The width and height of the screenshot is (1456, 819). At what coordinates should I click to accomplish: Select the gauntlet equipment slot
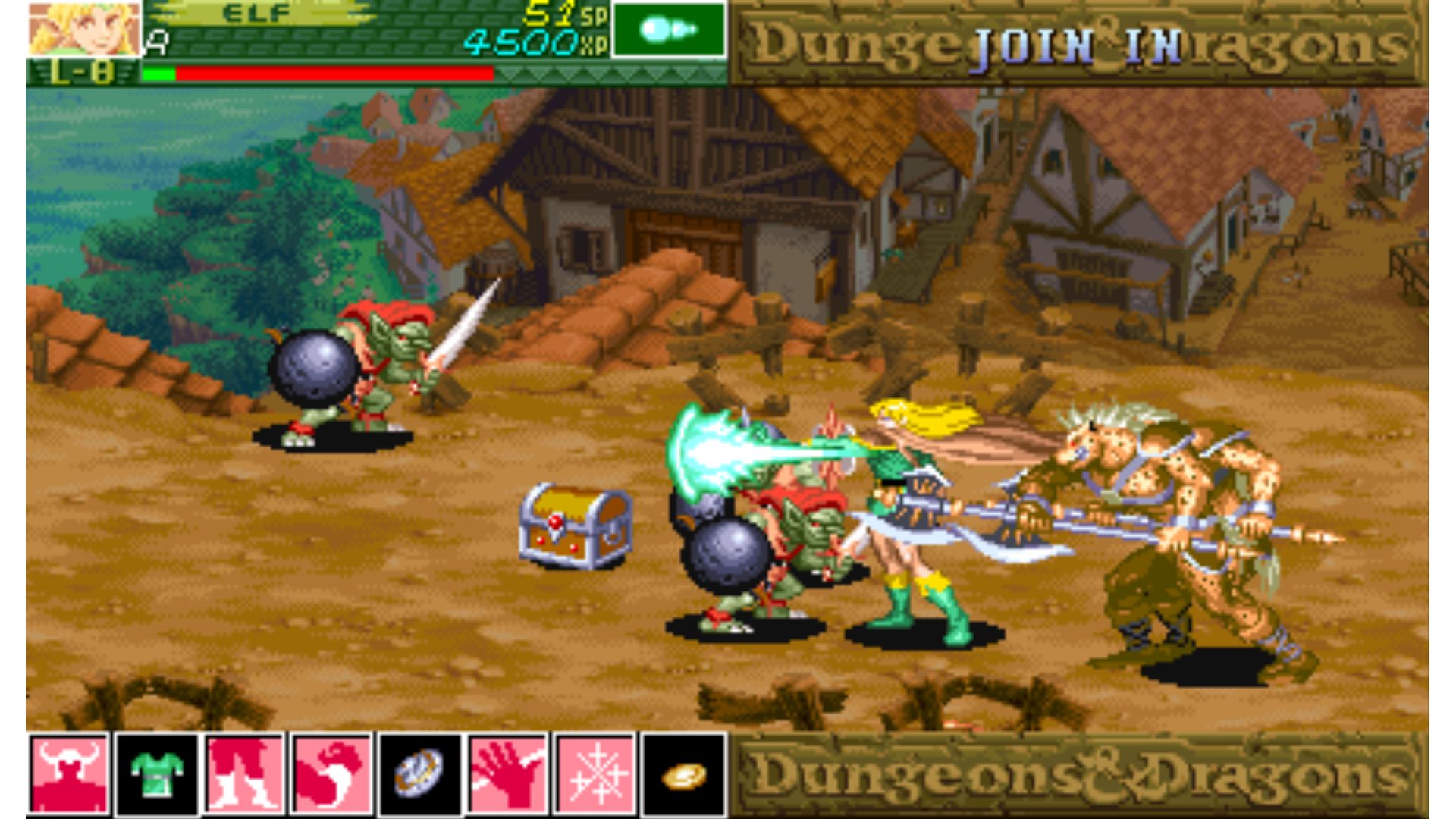(x=331, y=774)
